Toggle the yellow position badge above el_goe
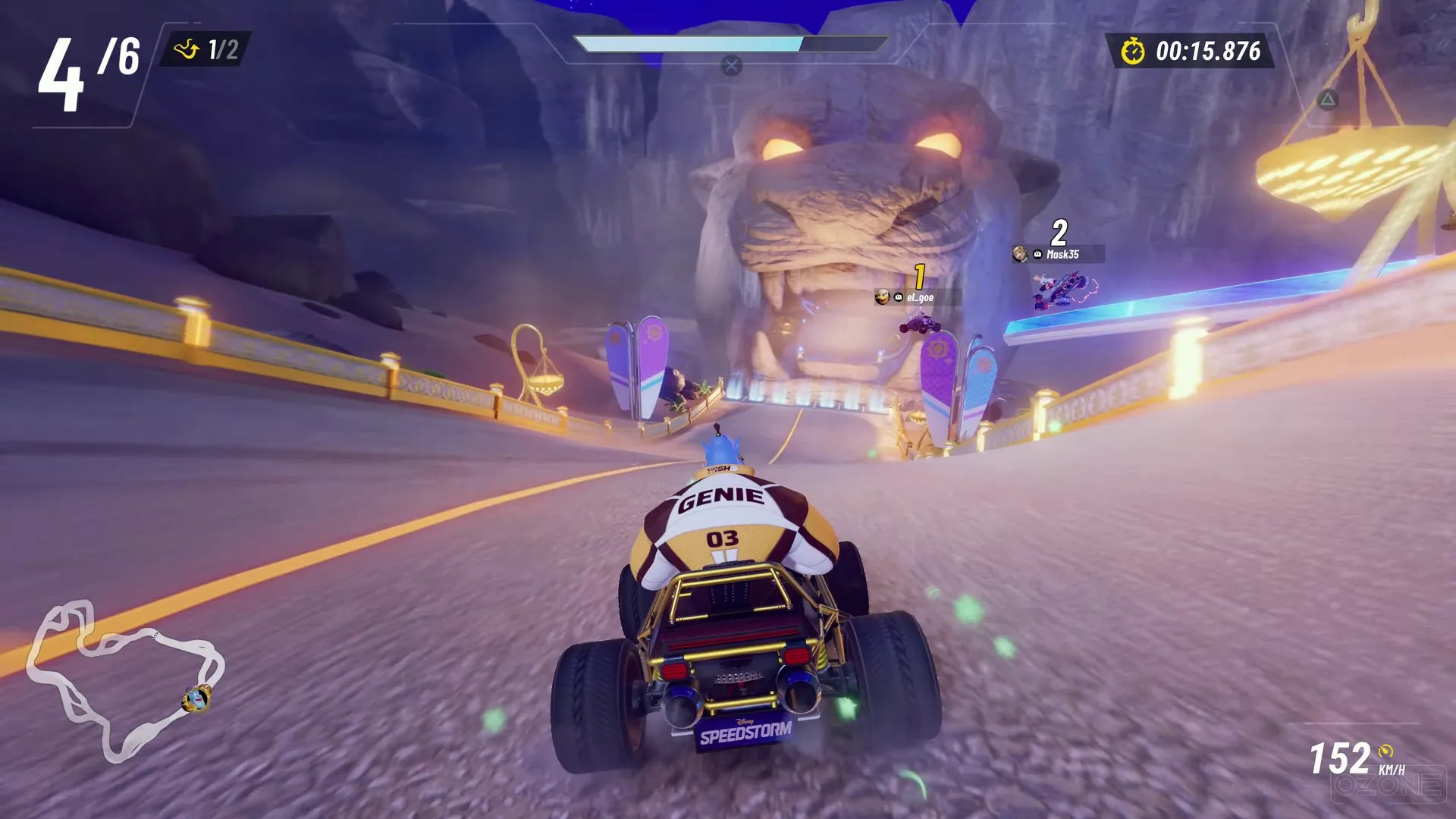1456x819 pixels. point(918,276)
